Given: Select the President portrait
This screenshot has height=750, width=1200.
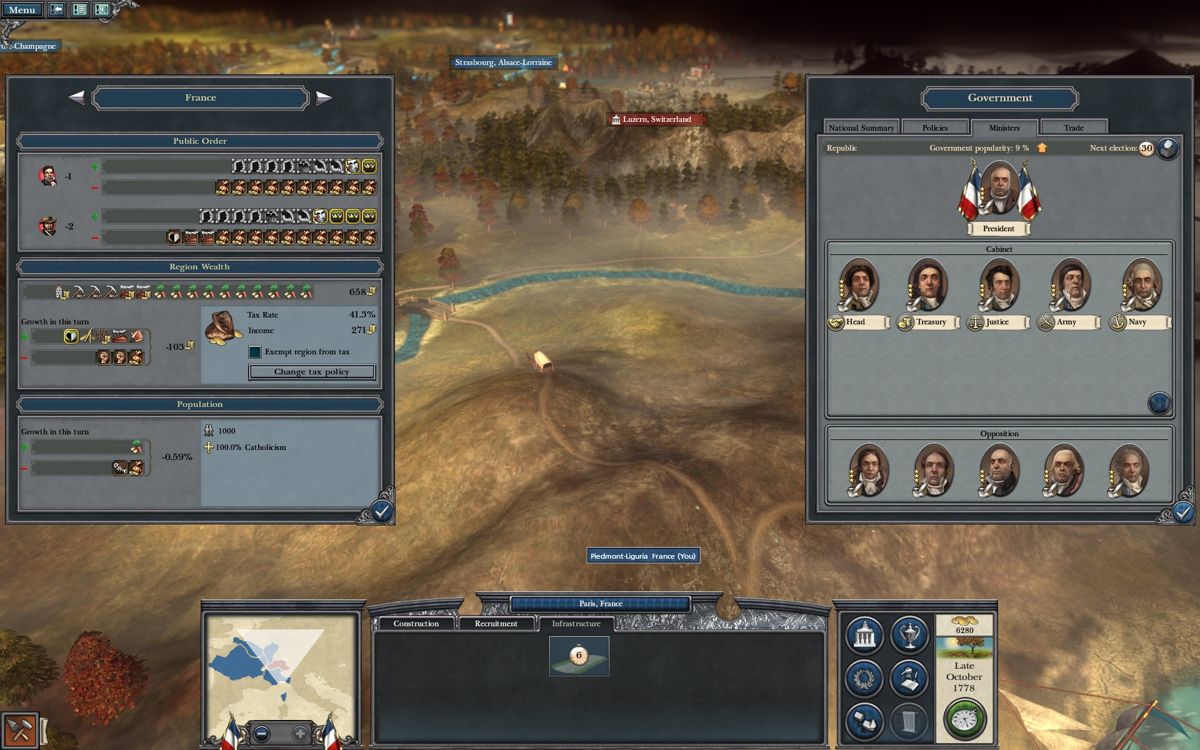Looking at the screenshot, I should click(x=999, y=188).
